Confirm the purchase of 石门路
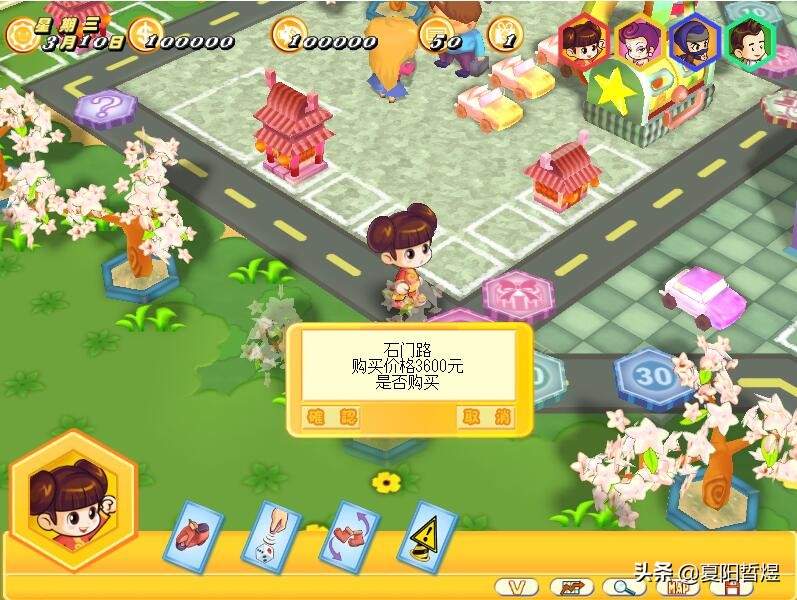This screenshot has width=797, height=600. (x=330, y=417)
